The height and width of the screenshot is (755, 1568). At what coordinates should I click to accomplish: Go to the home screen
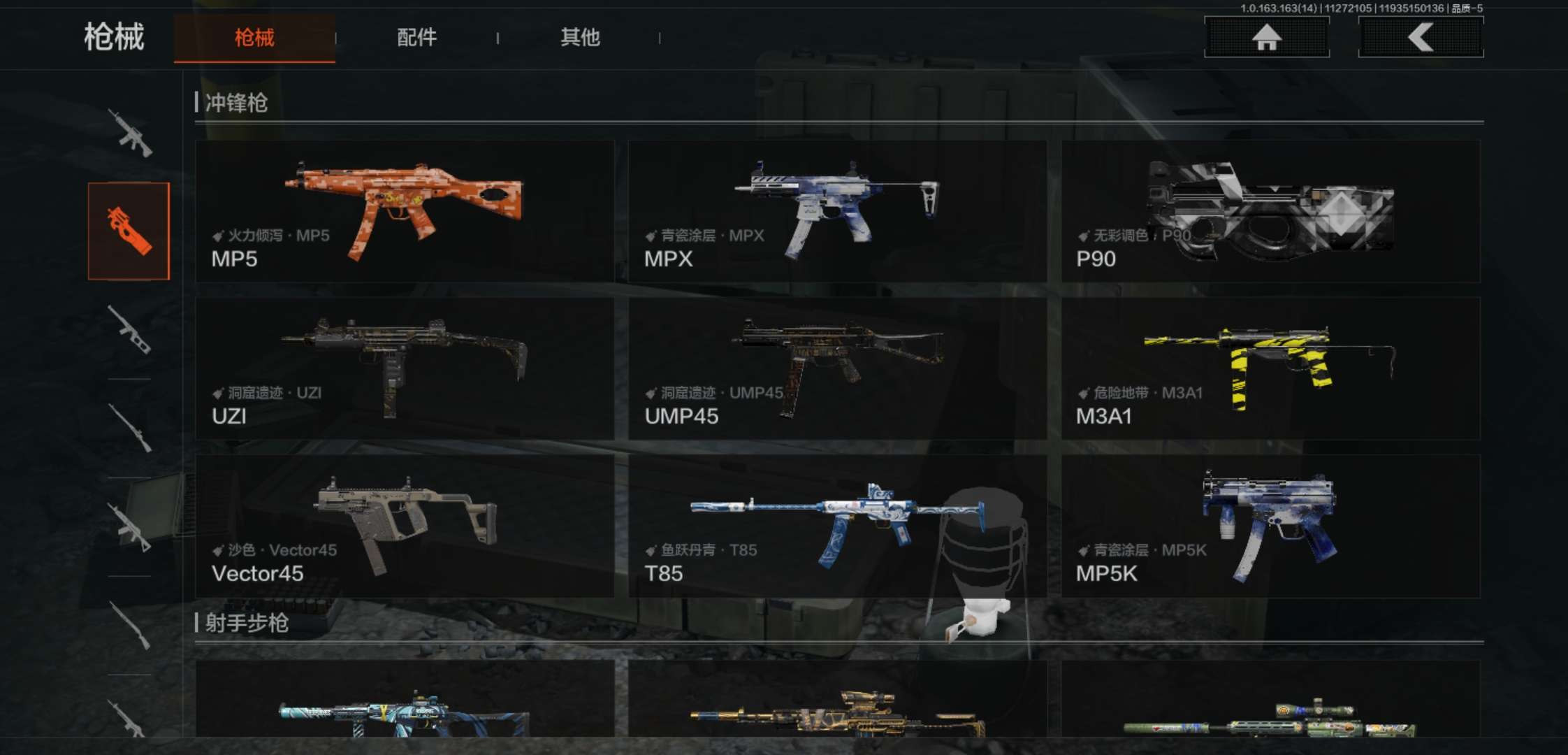tap(1266, 37)
